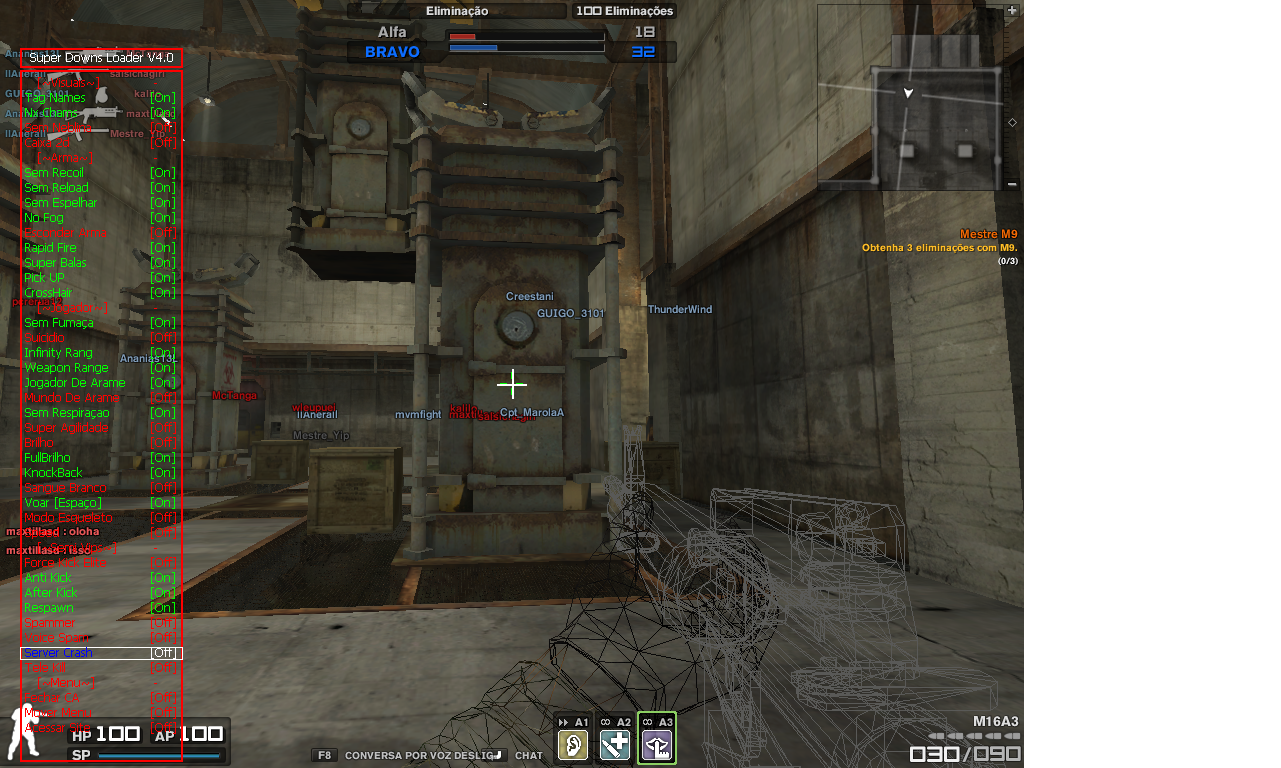Select the A2 medic syringe perk icon
Screen dimensions: 1281x768
[x=615, y=744]
